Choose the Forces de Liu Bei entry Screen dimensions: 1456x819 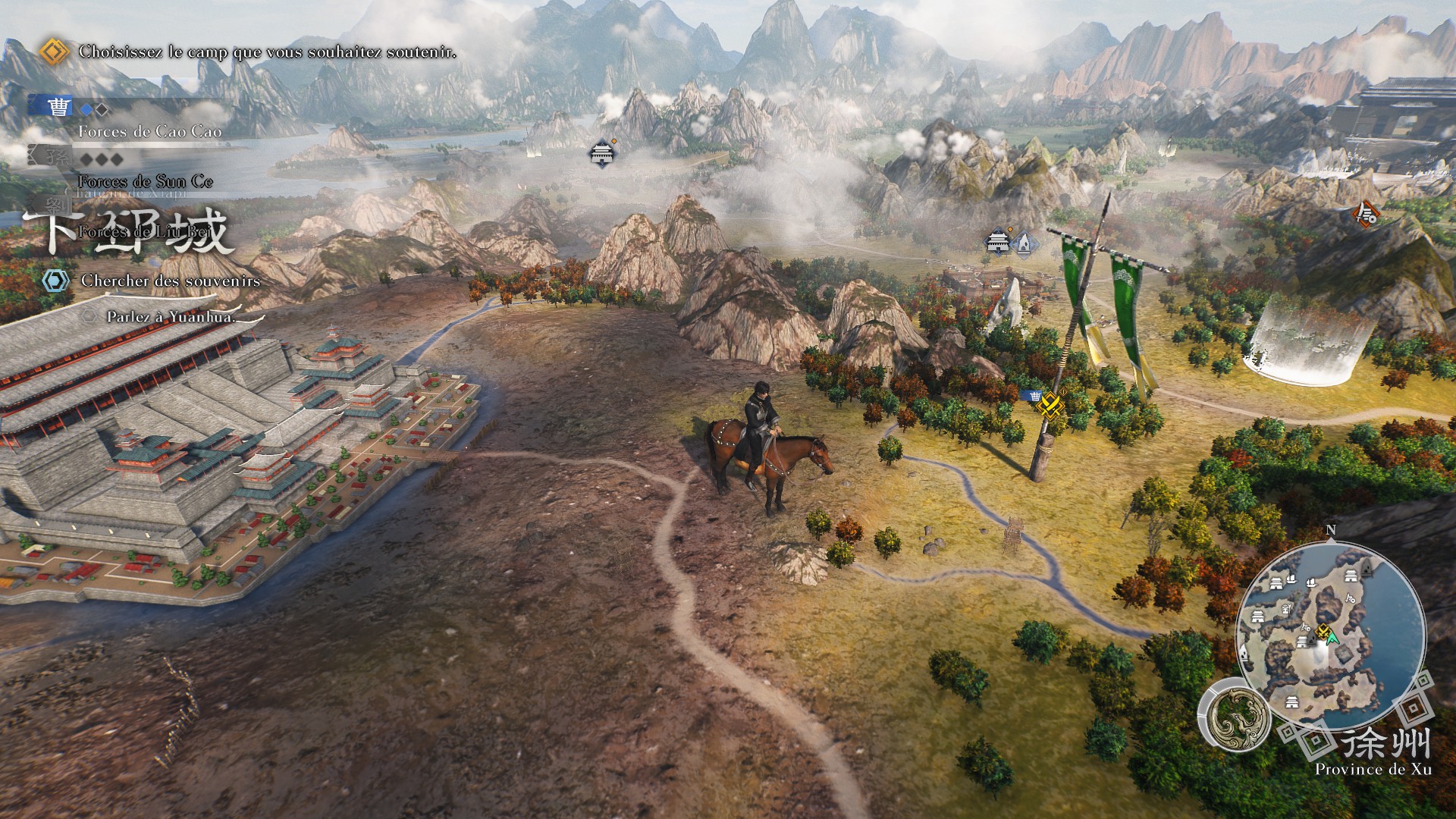(x=143, y=231)
